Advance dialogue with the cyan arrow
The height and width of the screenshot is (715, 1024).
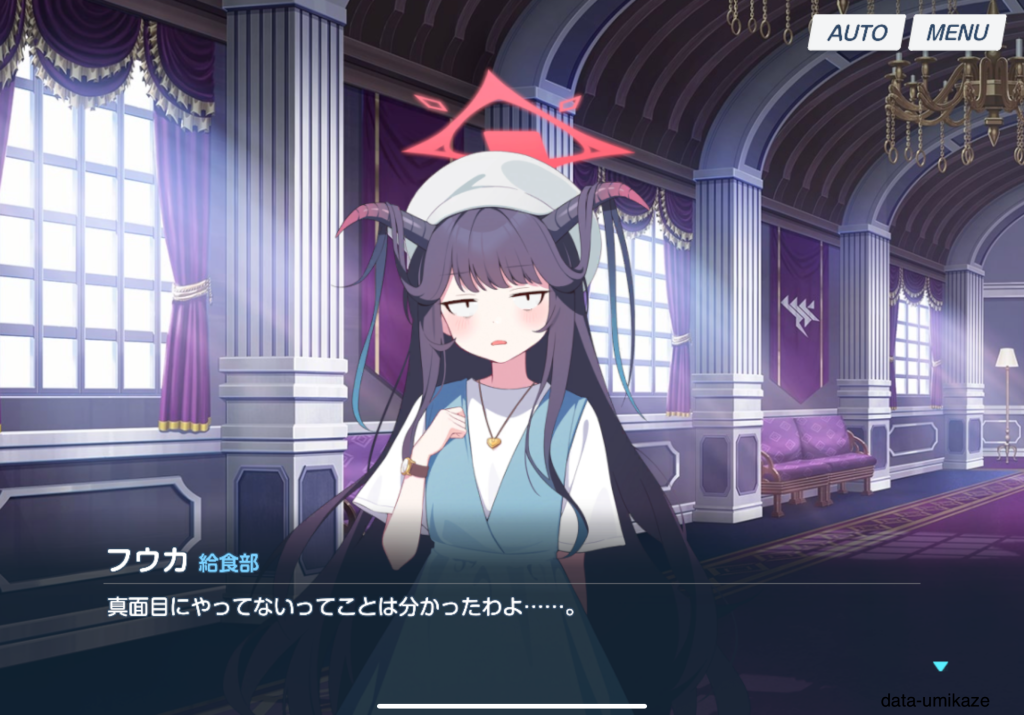939,666
